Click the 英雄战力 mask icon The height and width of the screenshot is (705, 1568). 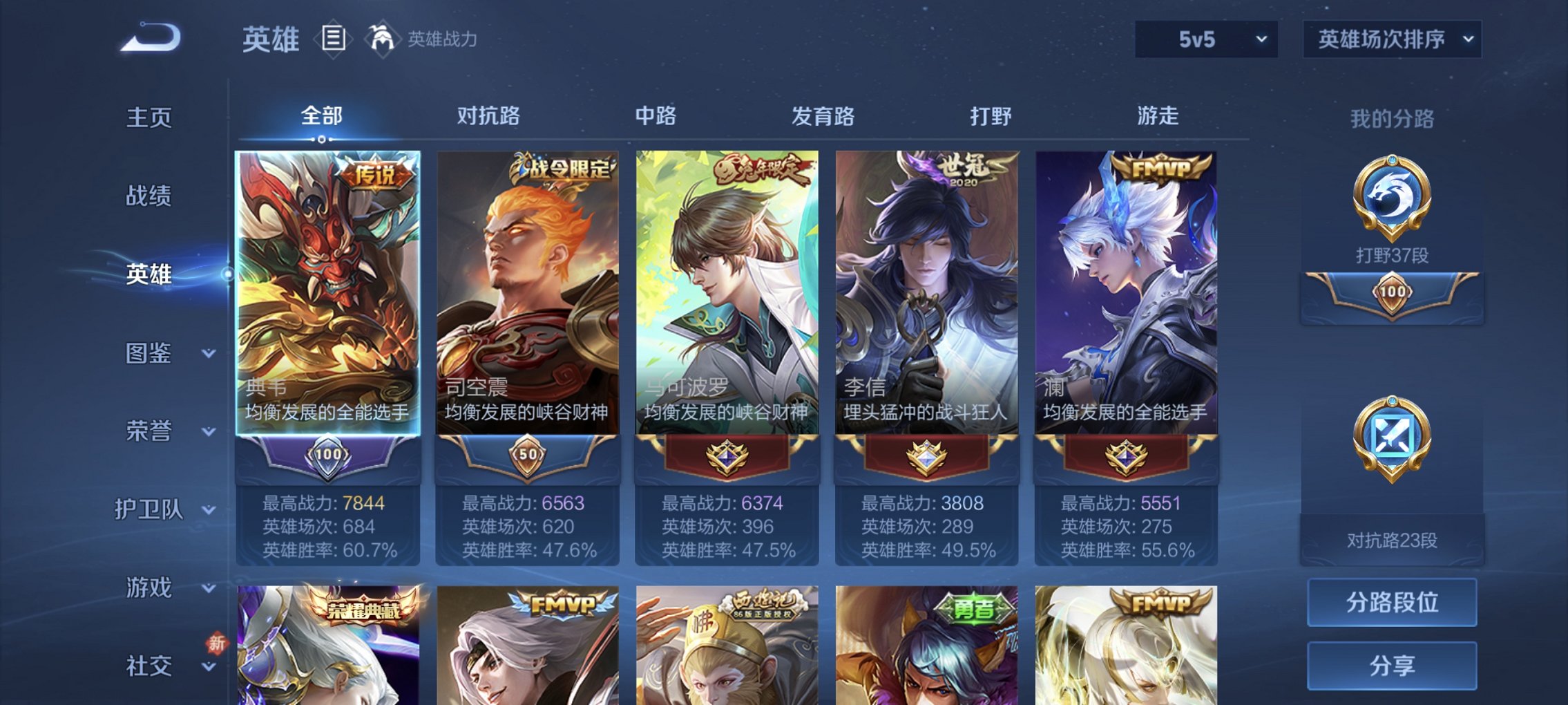(381, 38)
